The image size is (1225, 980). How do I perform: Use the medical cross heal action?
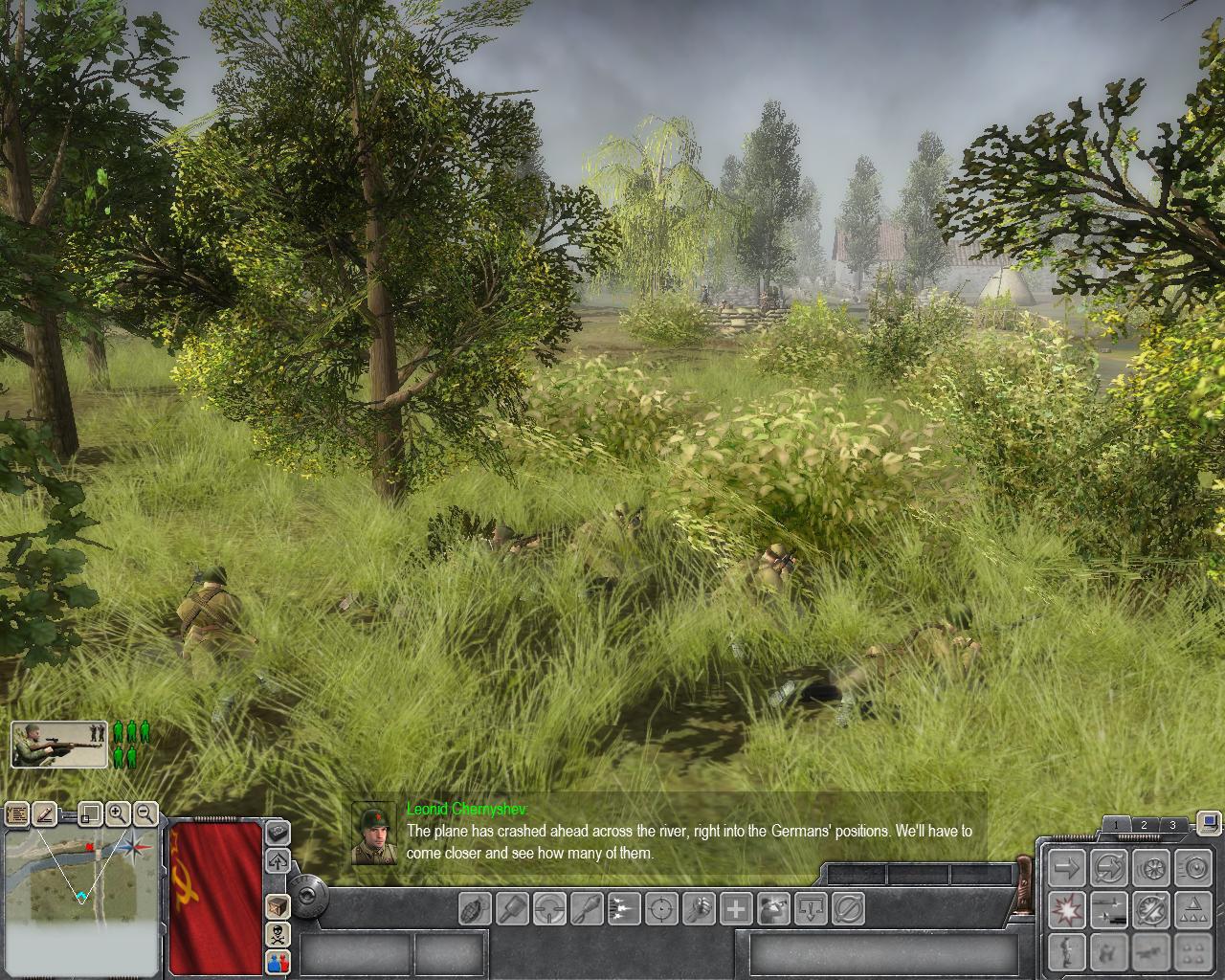pyautogui.click(x=736, y=907)
